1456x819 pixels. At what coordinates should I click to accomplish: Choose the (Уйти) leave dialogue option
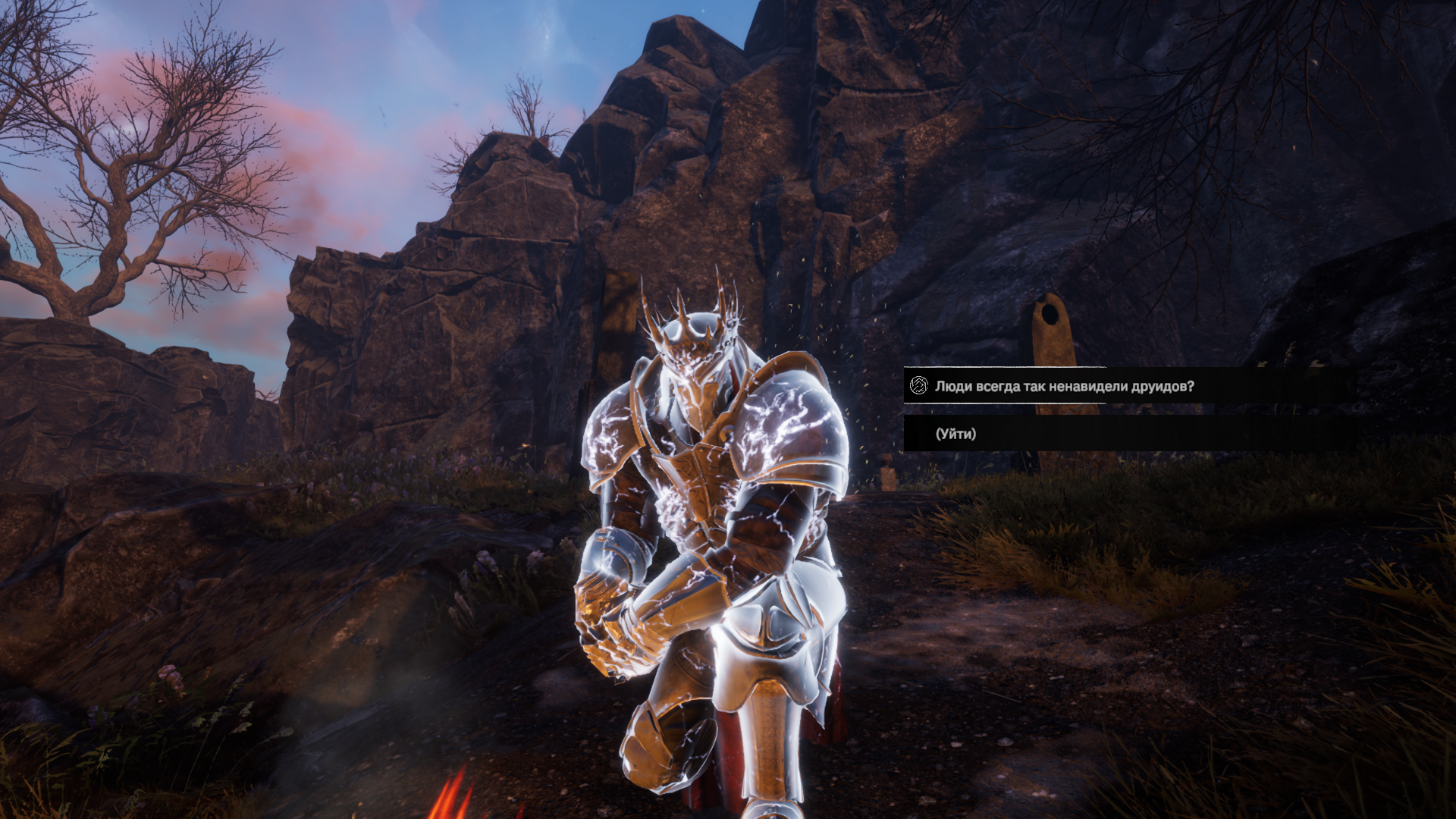pos(956,434)
